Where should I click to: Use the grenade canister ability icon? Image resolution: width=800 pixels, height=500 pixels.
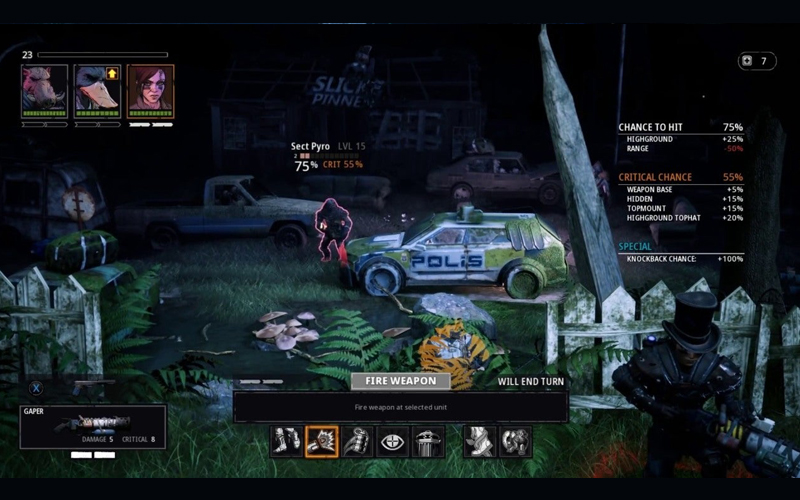click(x=428, y=441)
